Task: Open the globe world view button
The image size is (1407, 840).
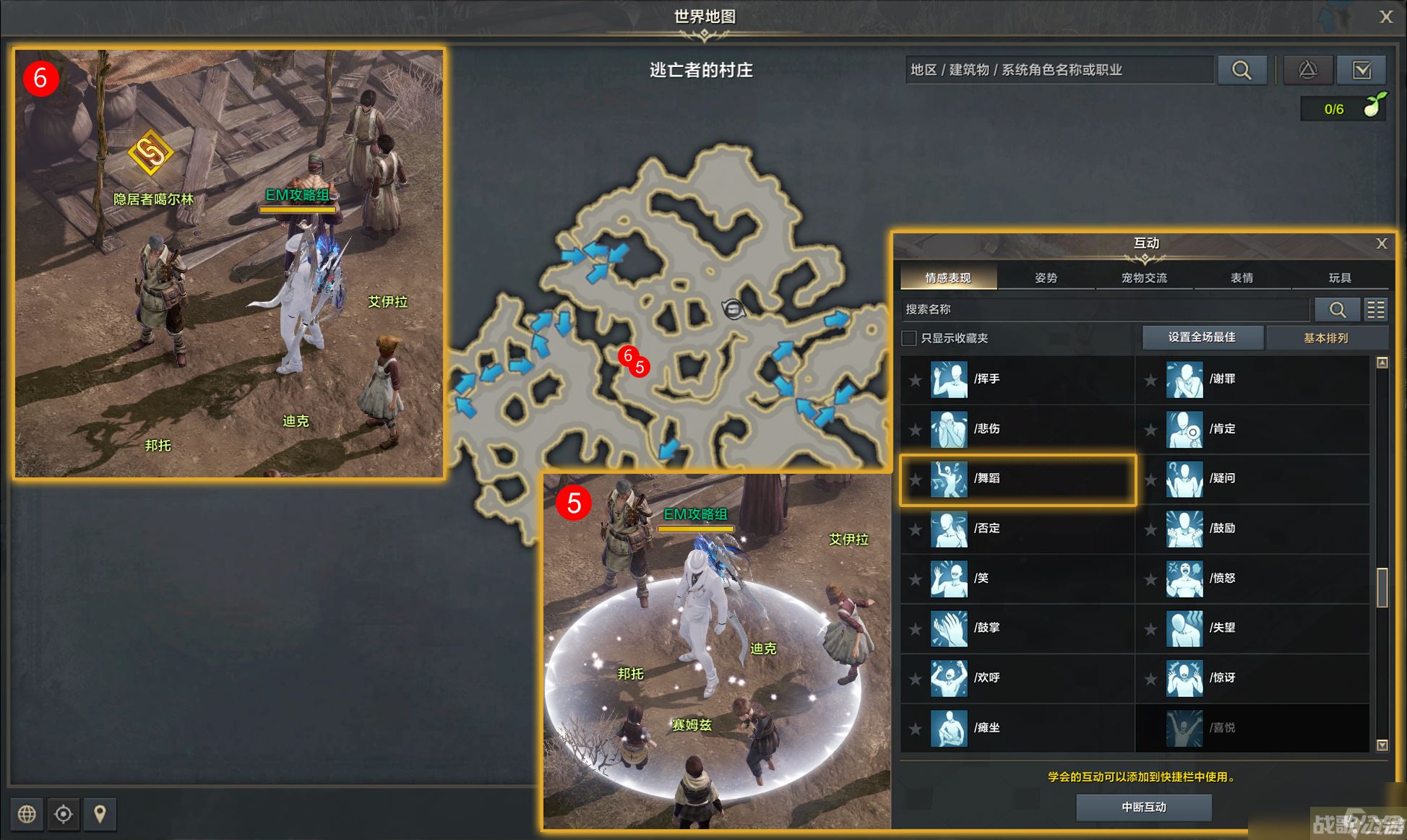Action: pyautogui.click(x=27, y=814)
